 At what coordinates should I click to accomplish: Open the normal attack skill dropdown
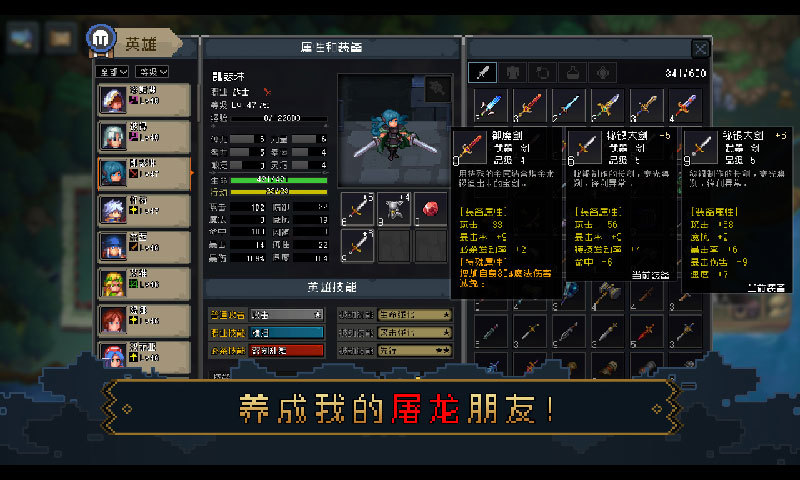pyautogui.click(x=265, y=314)
